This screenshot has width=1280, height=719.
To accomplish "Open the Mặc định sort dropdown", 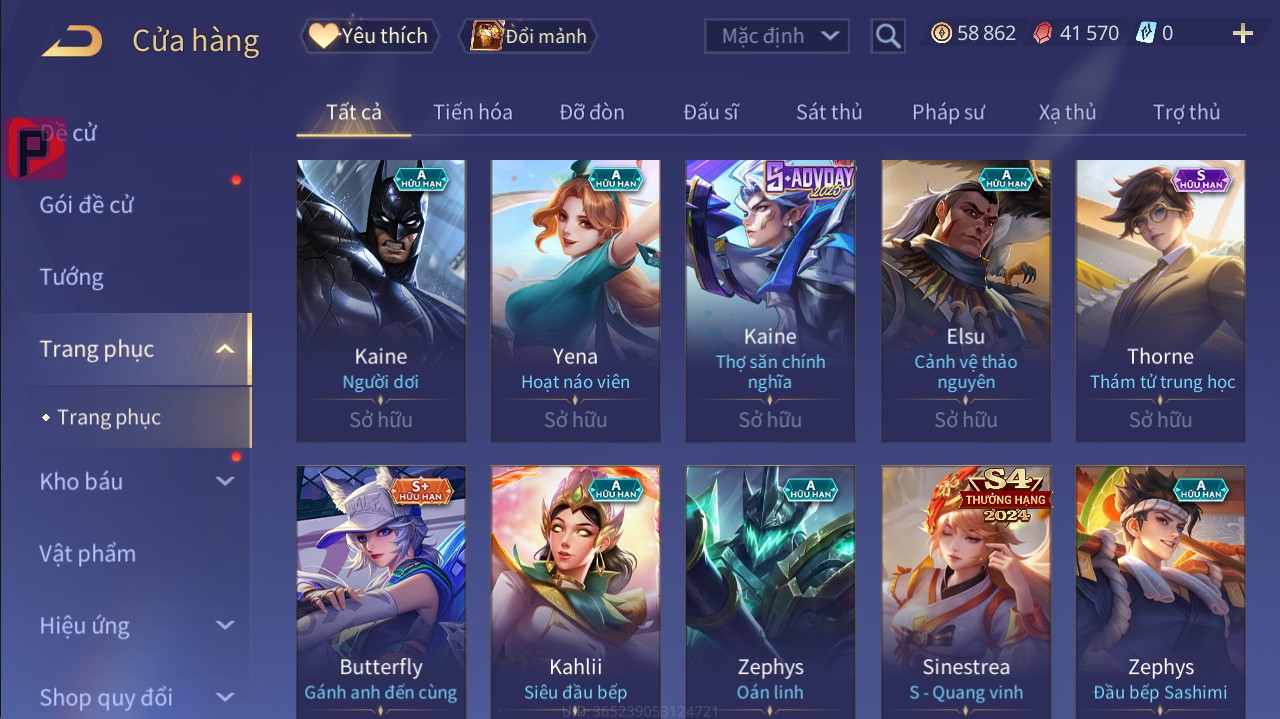I will pos(778,36).
